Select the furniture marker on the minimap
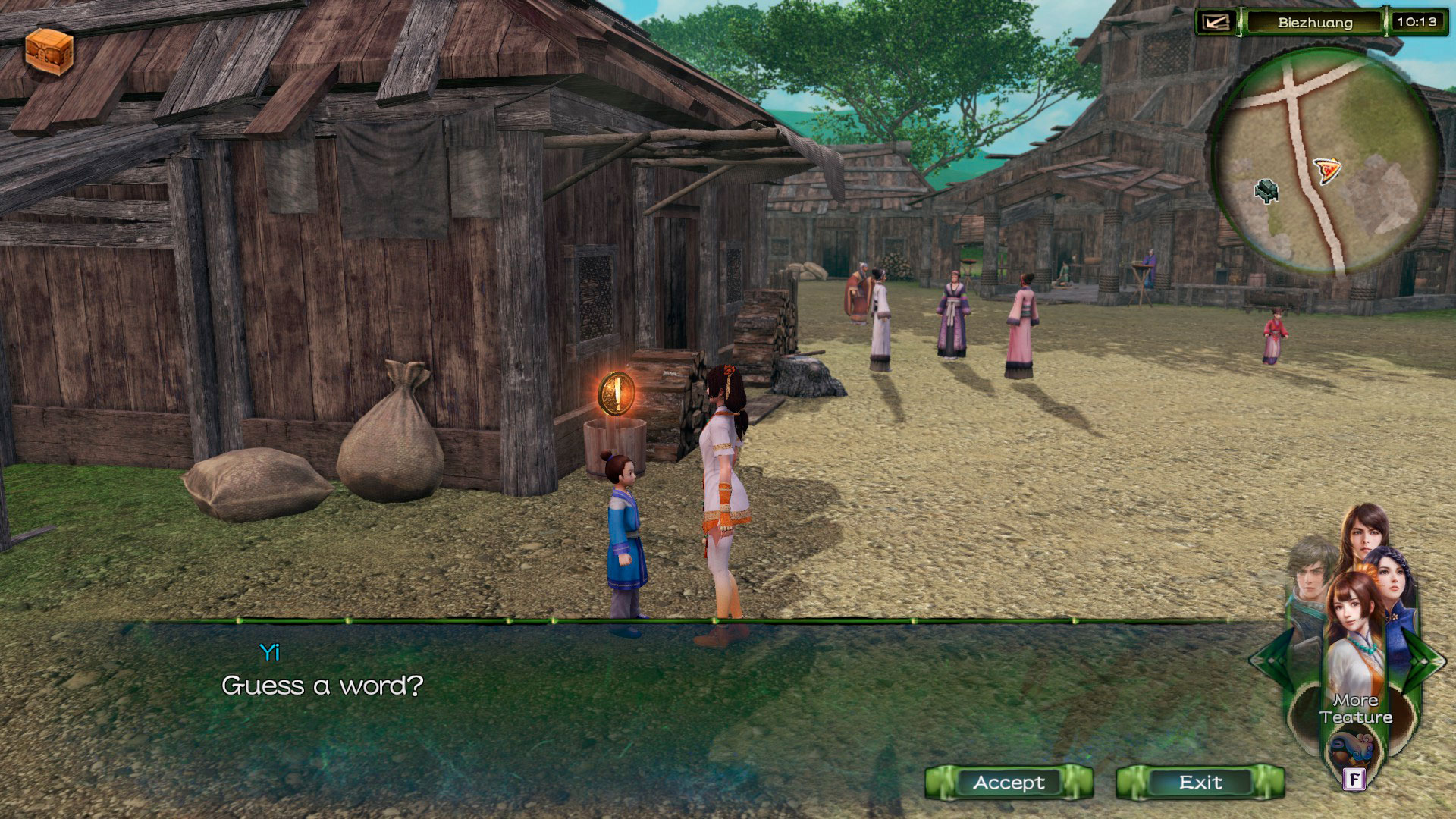 pos(1266,190)
